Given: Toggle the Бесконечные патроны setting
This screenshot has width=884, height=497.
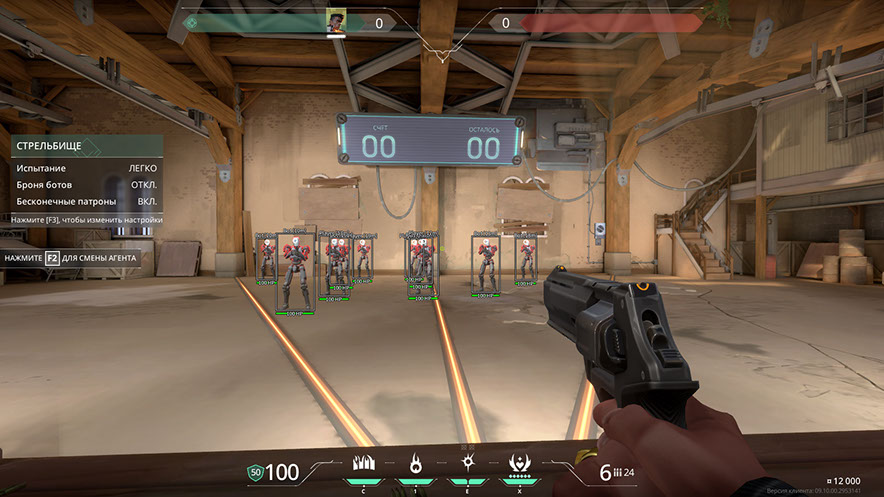Looking at the screenshot, I should coord(86,201).
